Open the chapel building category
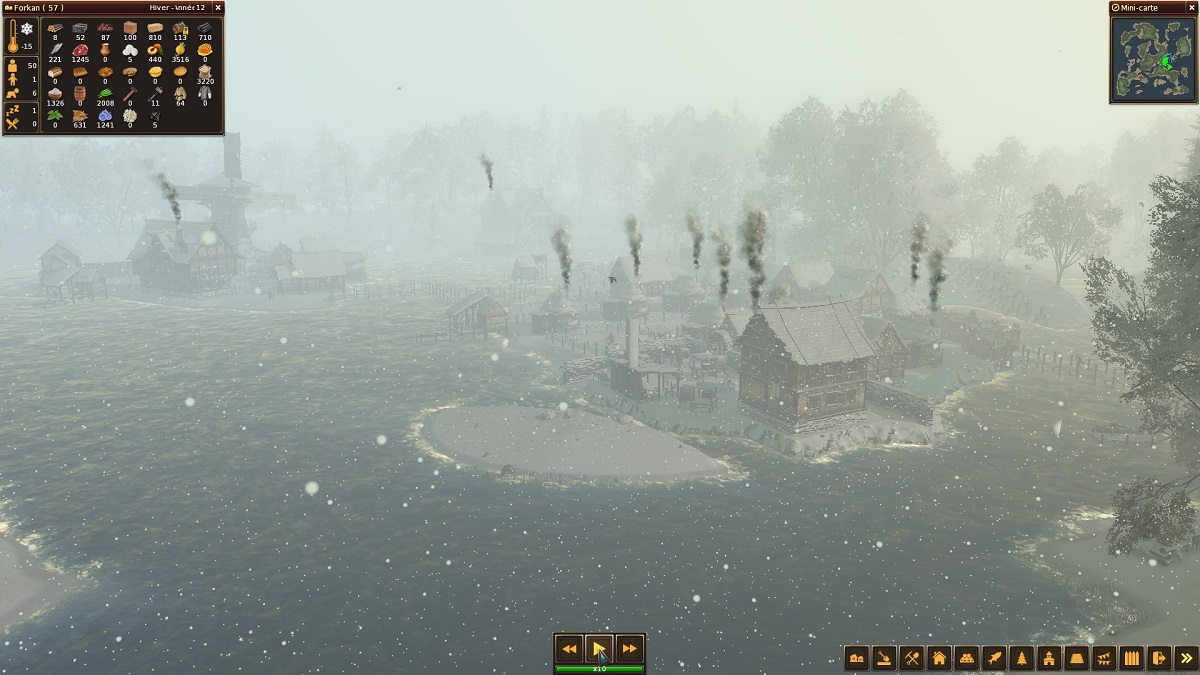The image size is (1200, 675). (x=1049, y=658)
